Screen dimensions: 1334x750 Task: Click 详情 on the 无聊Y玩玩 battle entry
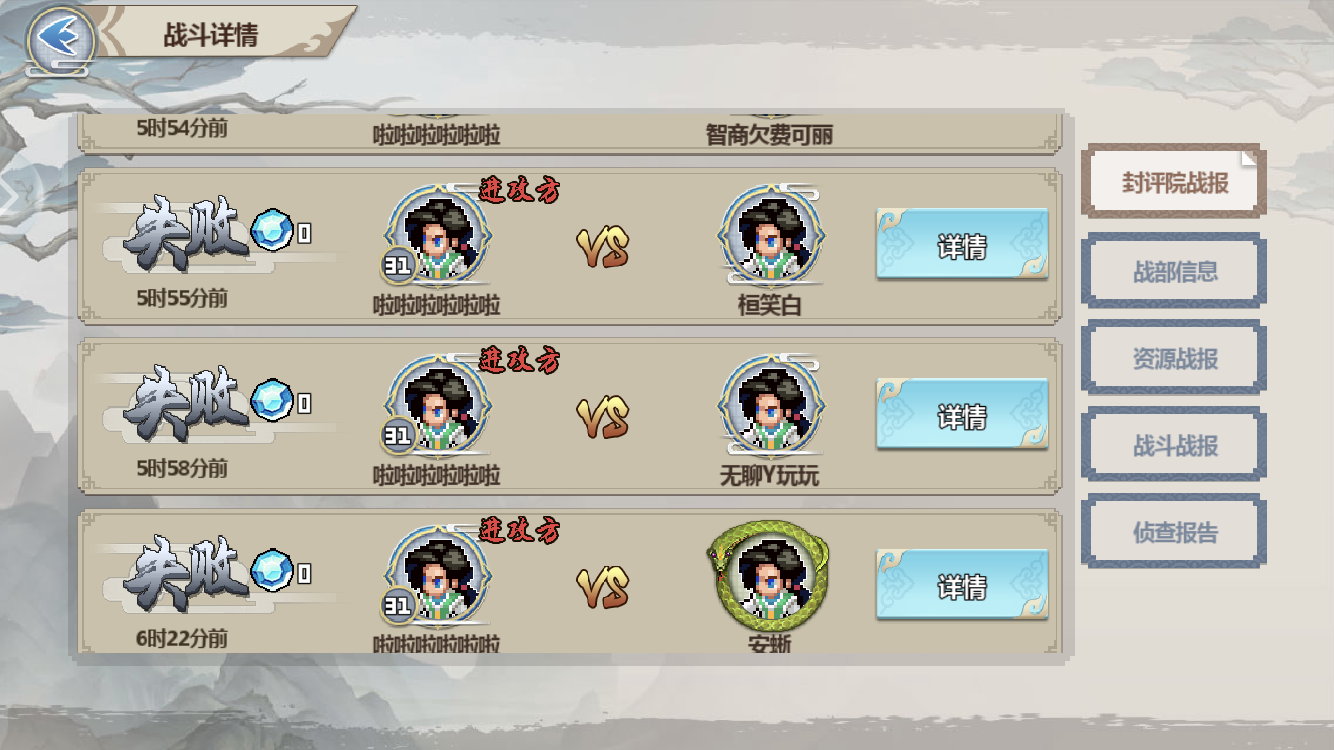962,413
